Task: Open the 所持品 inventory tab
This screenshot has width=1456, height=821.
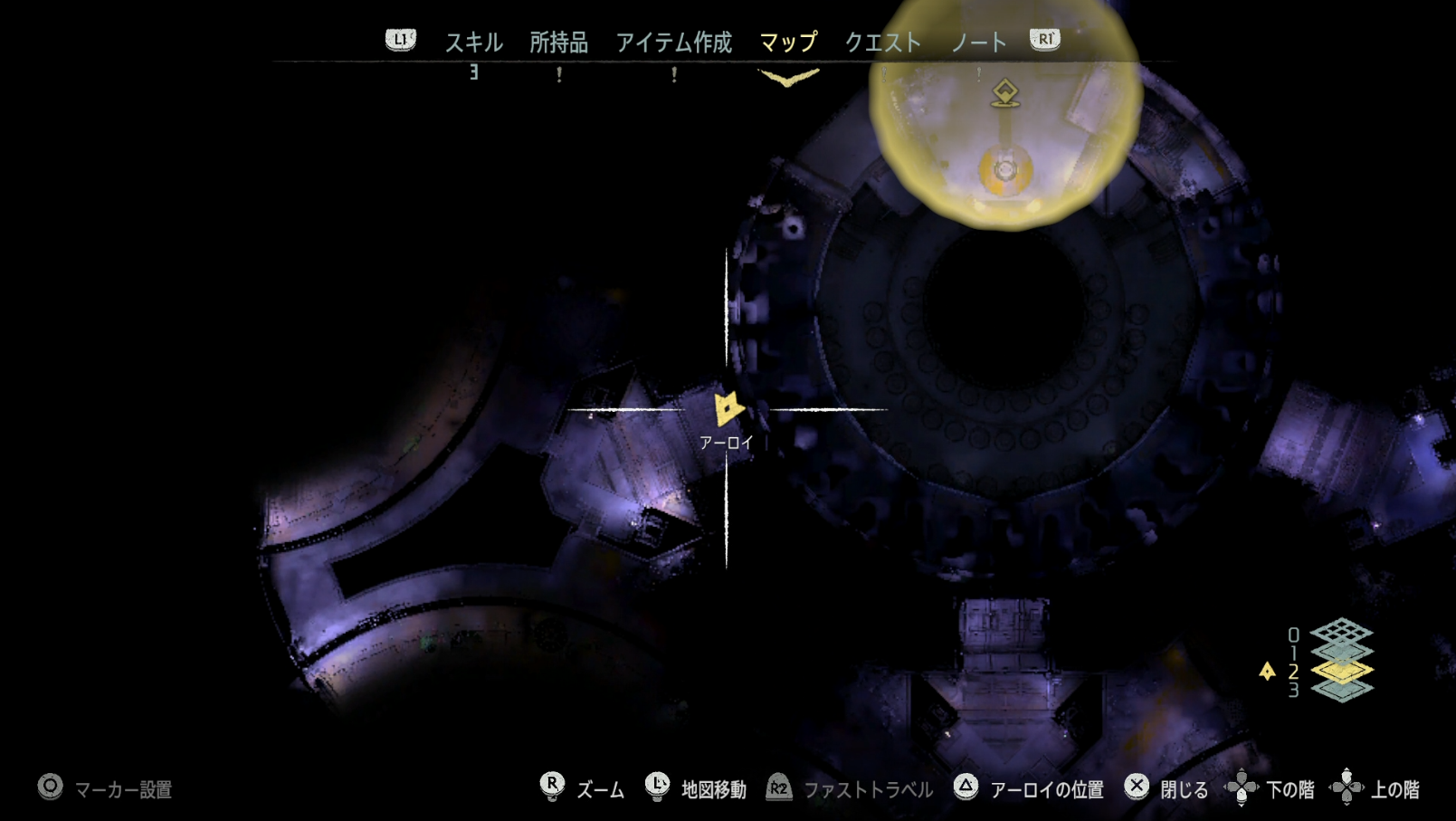Action: [x=558, y=42]
